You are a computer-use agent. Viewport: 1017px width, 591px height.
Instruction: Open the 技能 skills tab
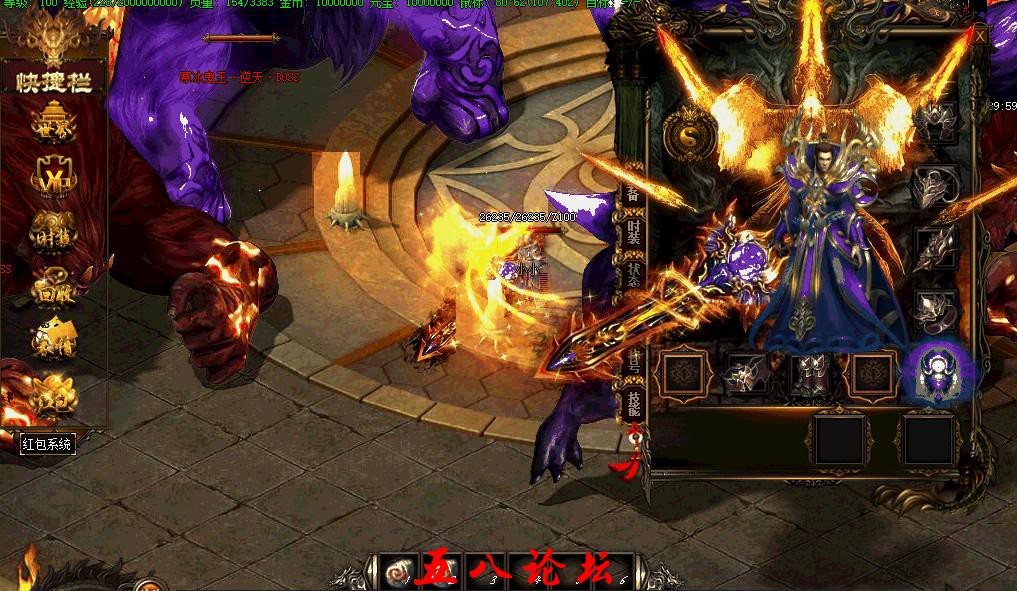click(x=634, y=404)
